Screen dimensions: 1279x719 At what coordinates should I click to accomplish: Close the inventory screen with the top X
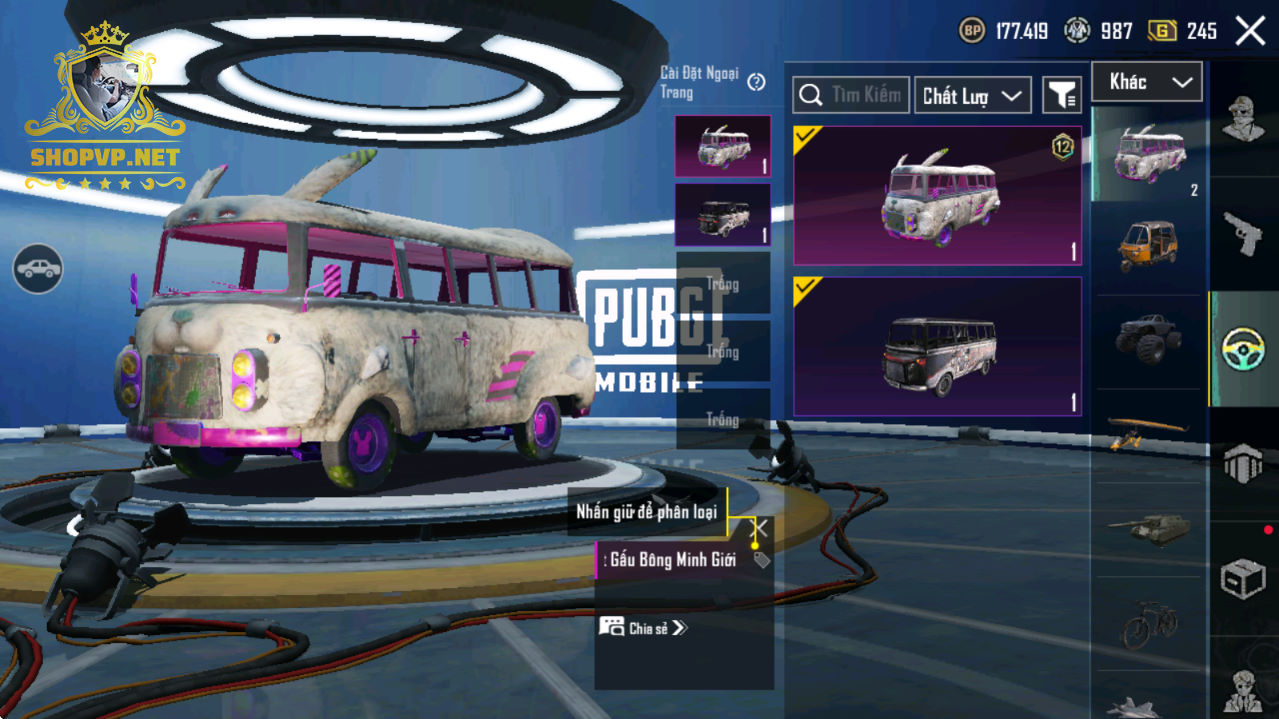point(1250,31)
